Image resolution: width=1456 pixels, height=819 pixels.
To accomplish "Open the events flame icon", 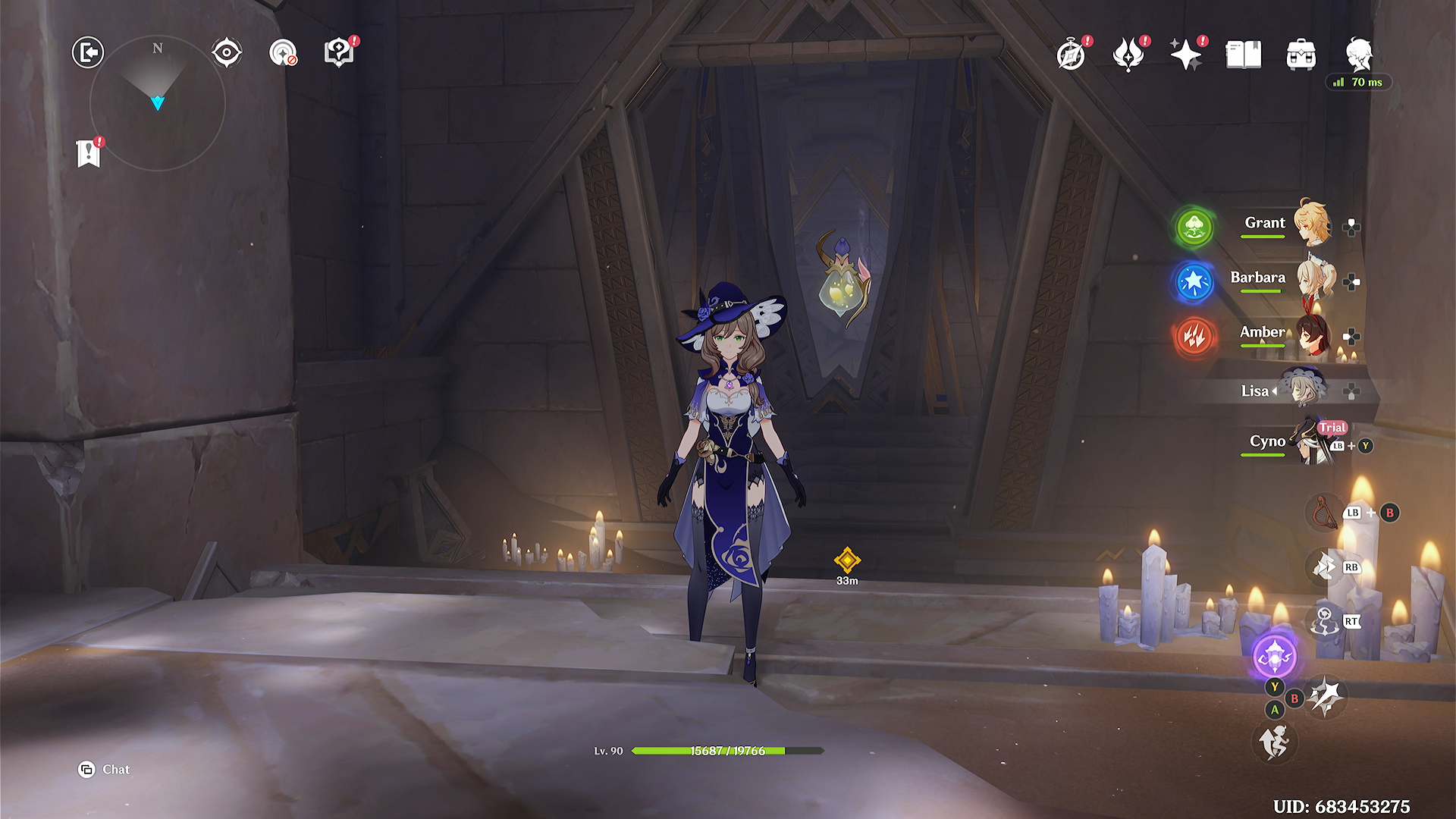I will (1128, 55).
